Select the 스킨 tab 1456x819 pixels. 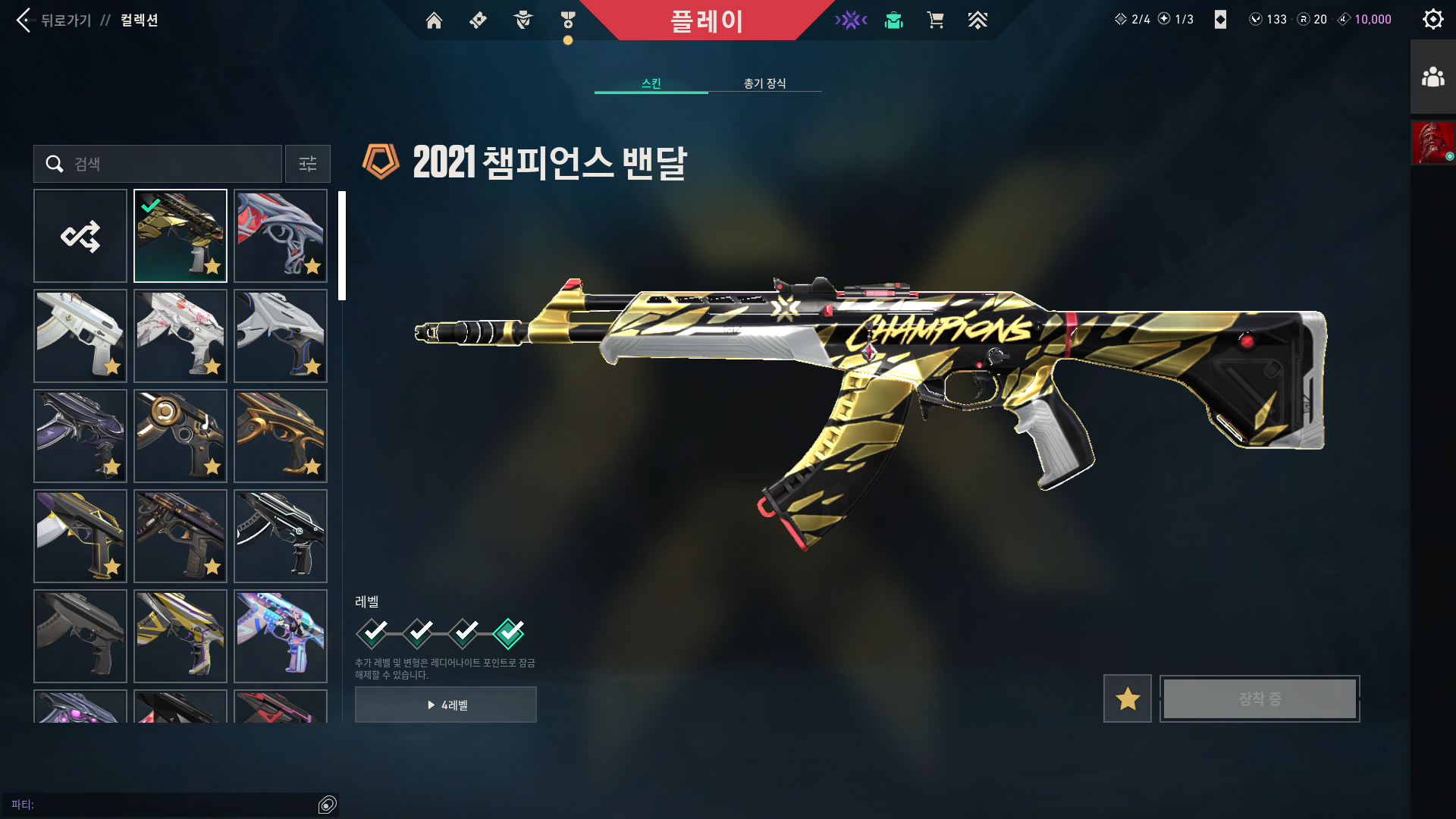(651, 83)
